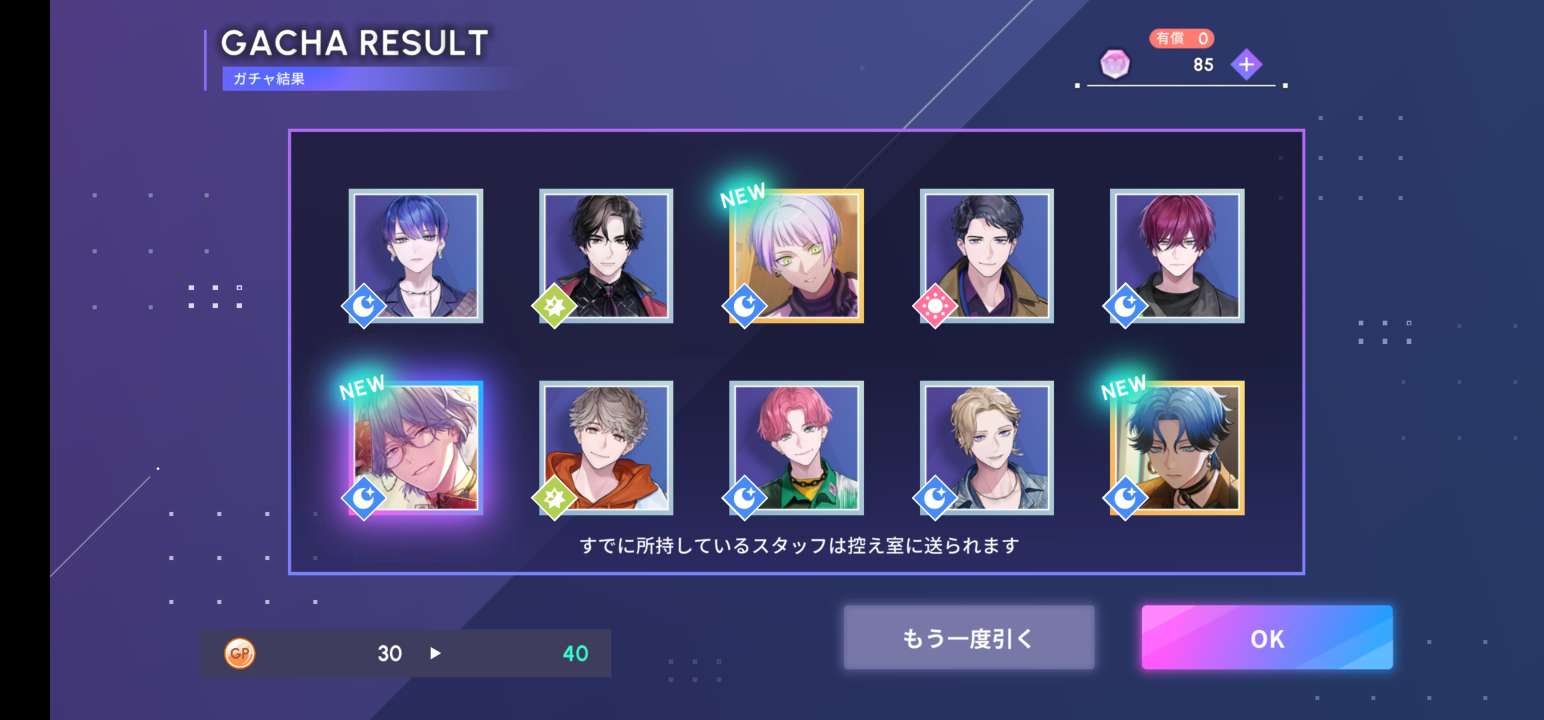1544x720 pixels.
Task: Select the black-haired staff card with sun badge
Action: pos(987,256)
